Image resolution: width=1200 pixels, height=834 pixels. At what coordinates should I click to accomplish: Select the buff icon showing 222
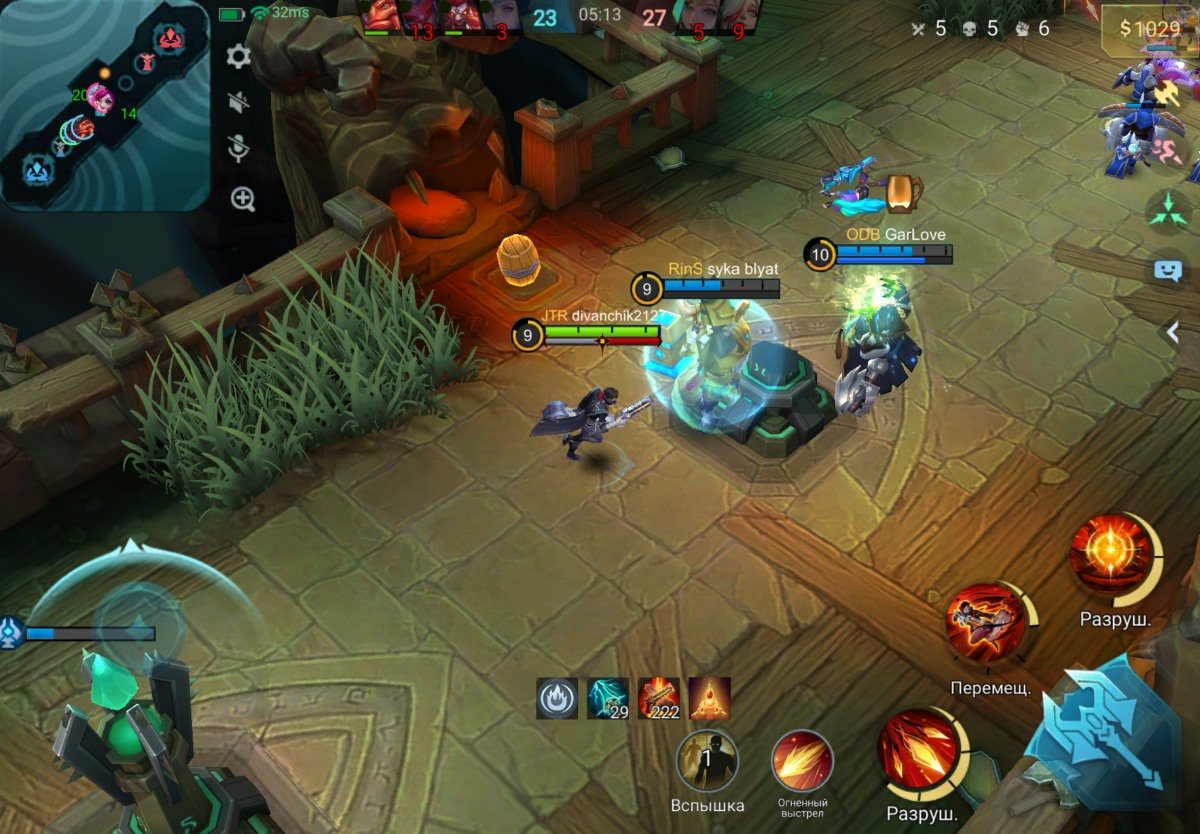659,698
